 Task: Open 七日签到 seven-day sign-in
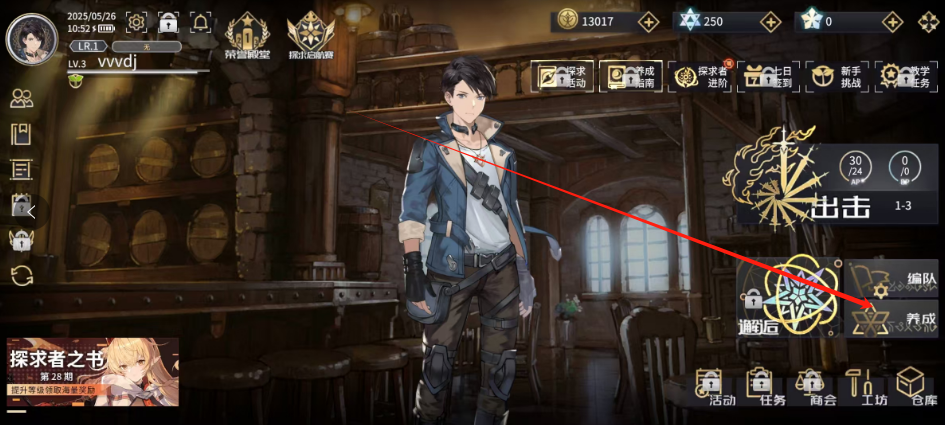pos(769,76)
